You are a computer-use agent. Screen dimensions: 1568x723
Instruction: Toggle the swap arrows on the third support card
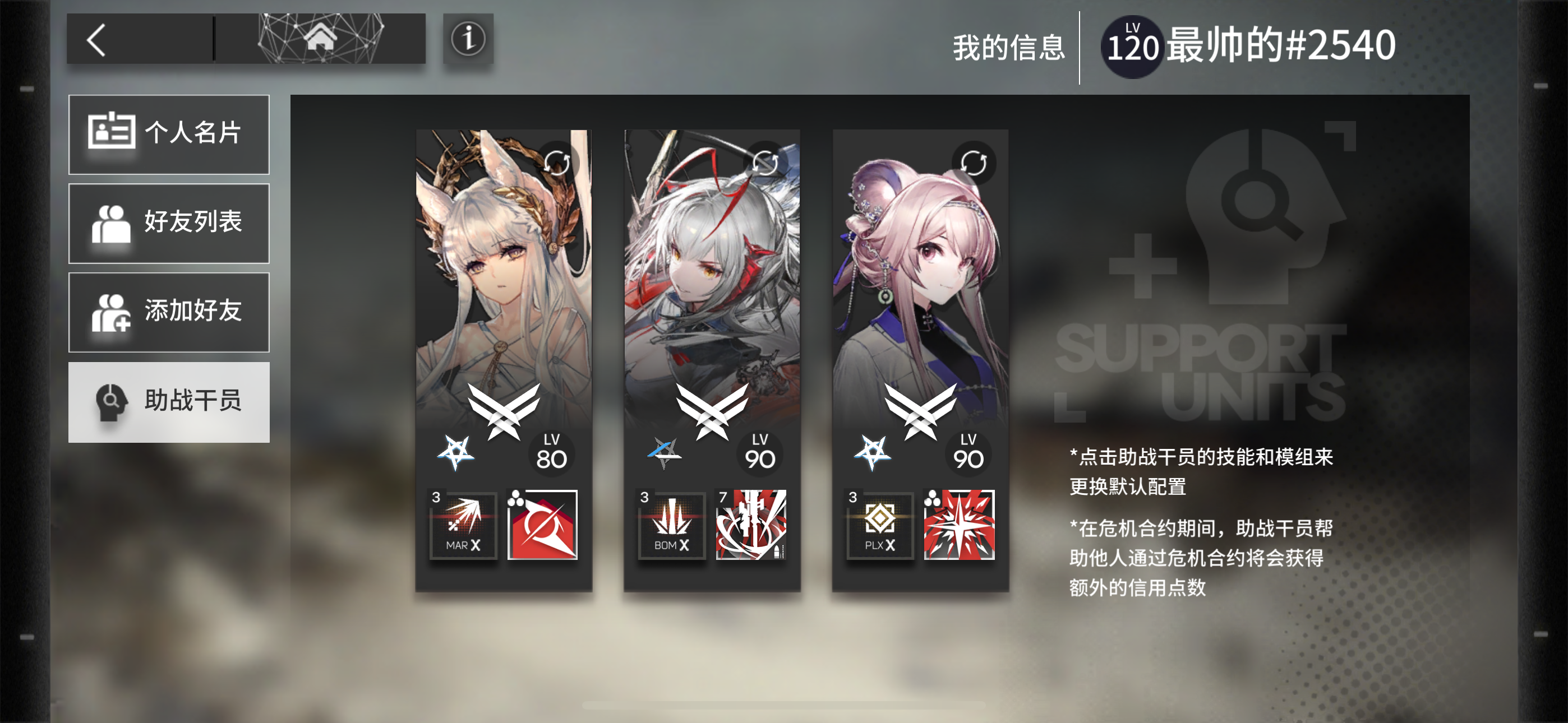pos(975,164)
